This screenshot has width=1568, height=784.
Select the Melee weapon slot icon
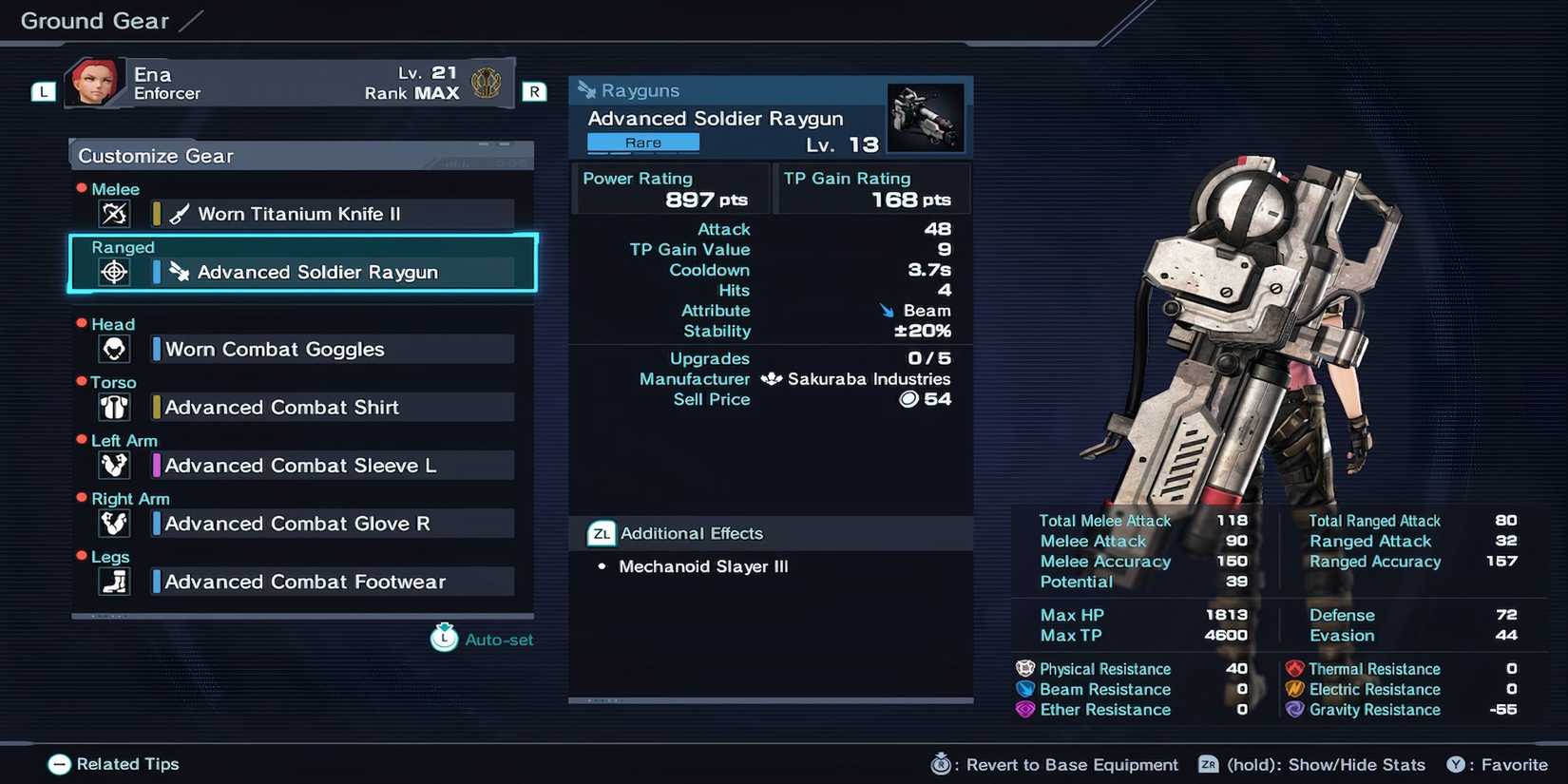click(114, 214)
